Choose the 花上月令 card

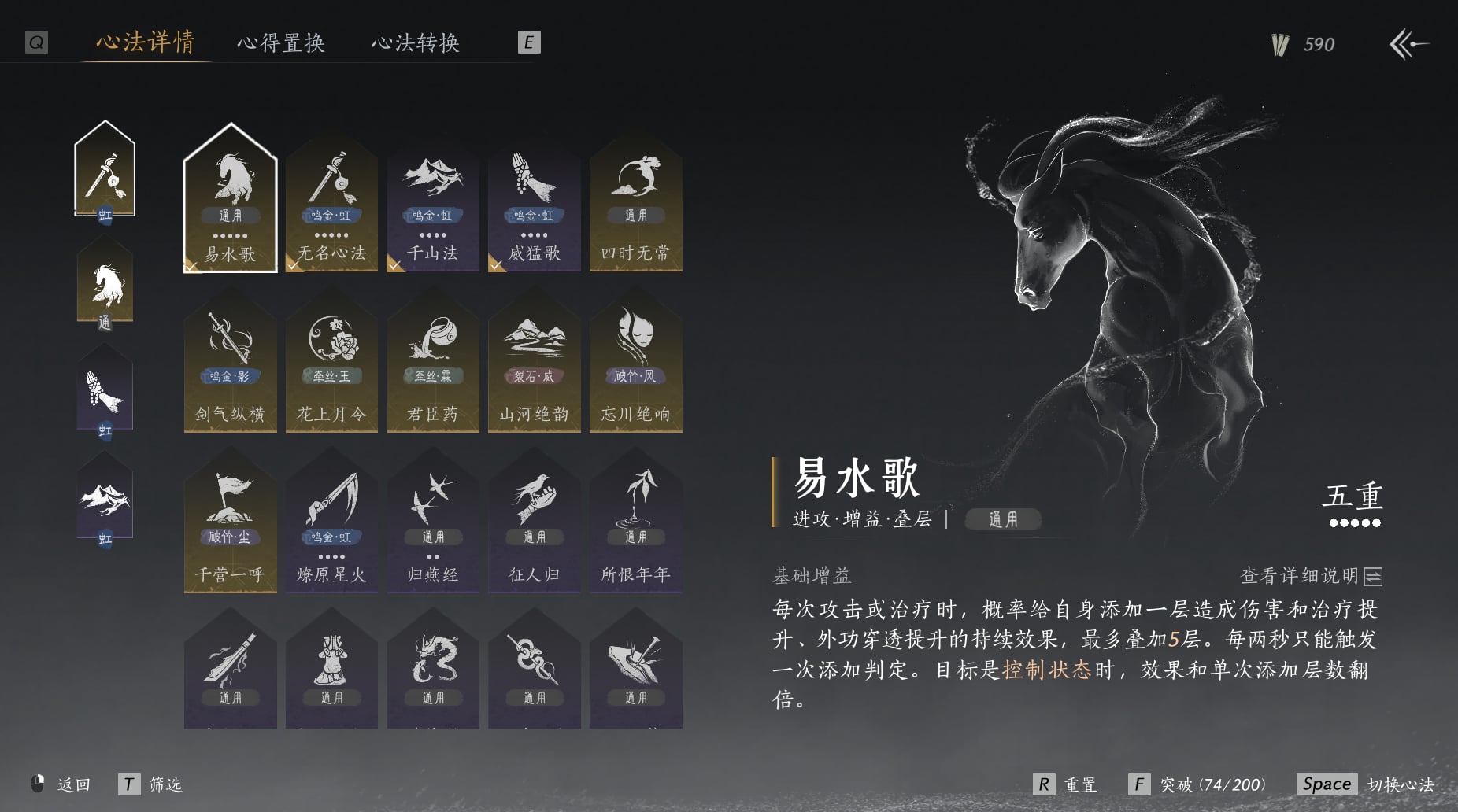(331, 366)
